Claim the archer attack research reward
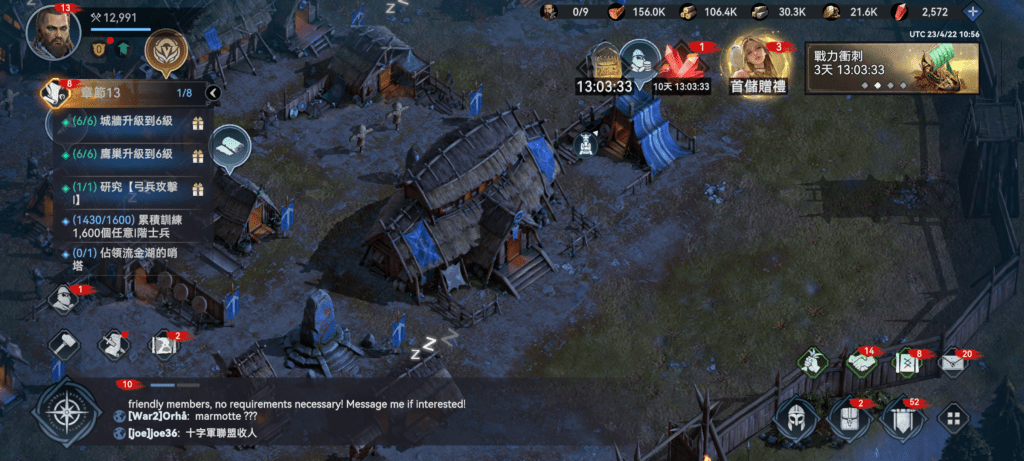 (197, 189)
